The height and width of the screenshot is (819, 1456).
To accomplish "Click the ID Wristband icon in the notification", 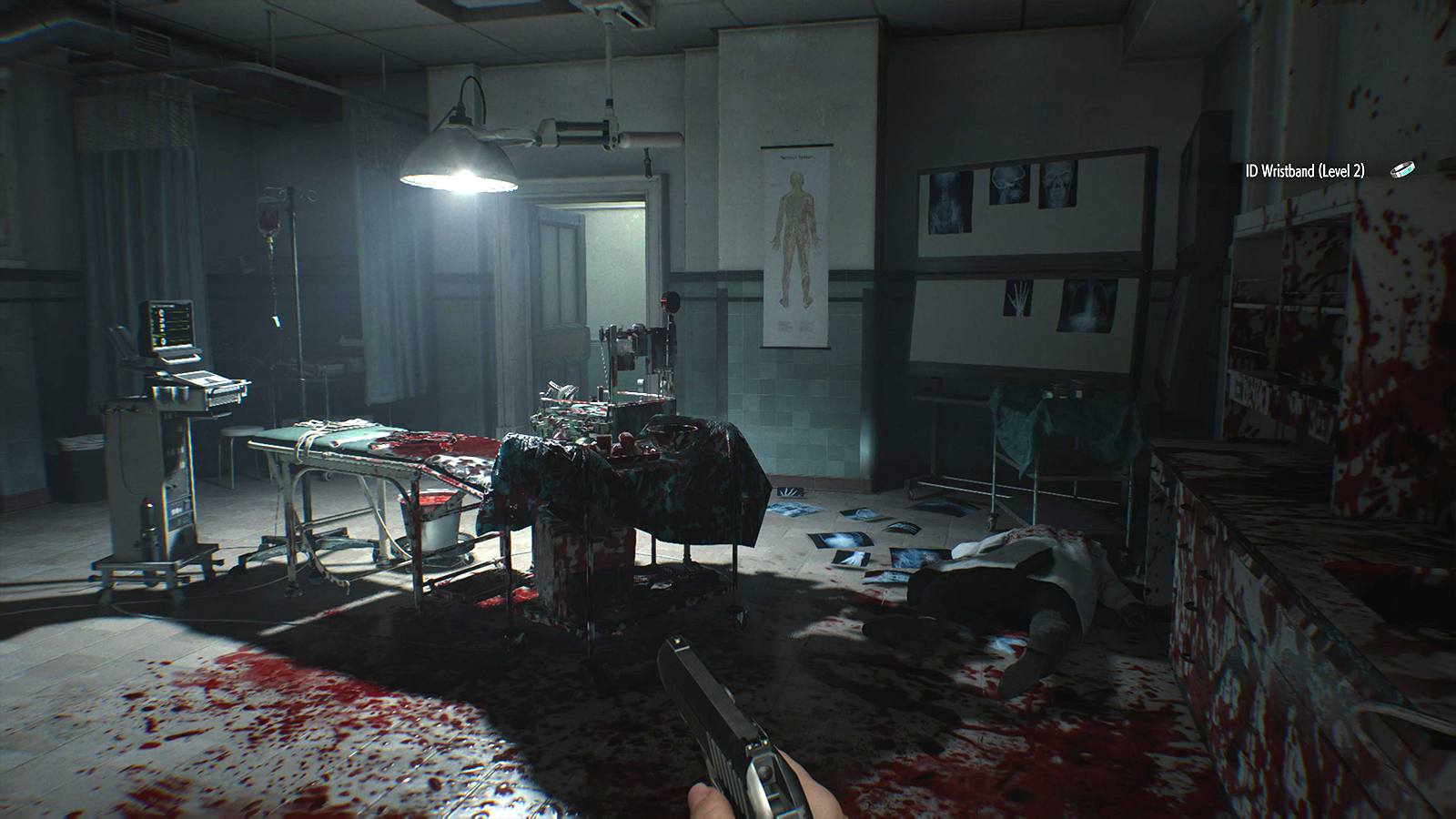I will pyautogui.click(x=1402, y=168).
